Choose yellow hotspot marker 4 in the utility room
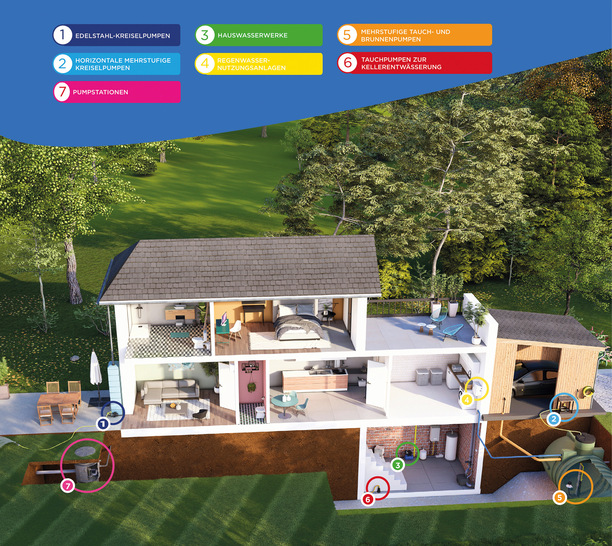 [x=466, y=400]
